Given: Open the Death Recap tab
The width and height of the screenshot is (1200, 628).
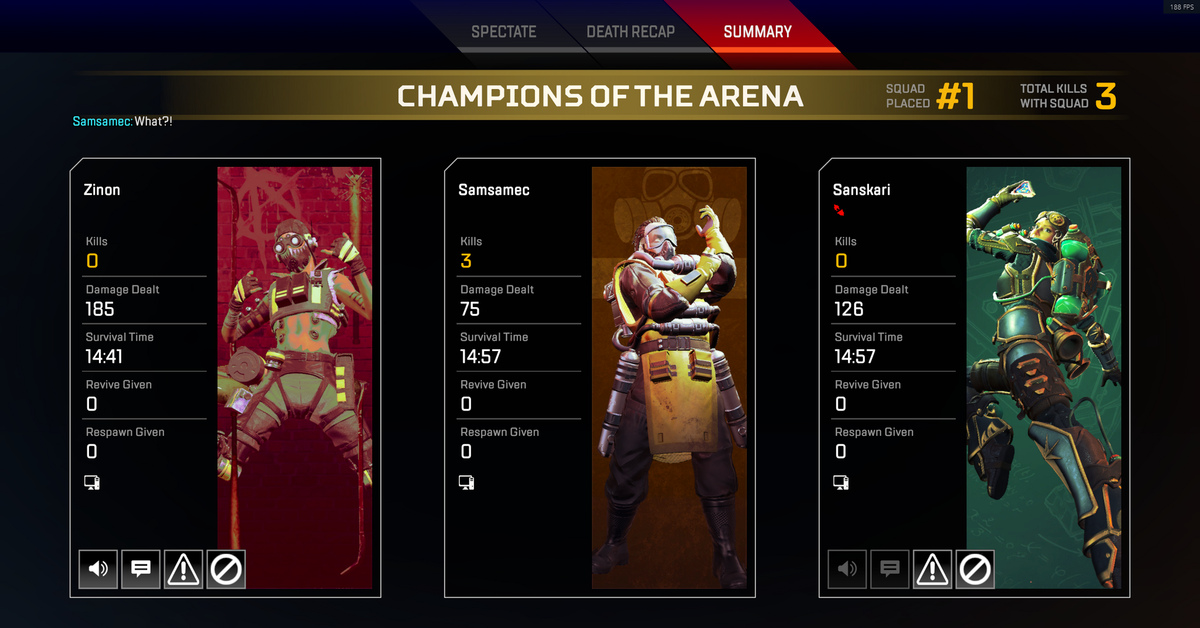Looking at the screenshot, I should [630, 32].
